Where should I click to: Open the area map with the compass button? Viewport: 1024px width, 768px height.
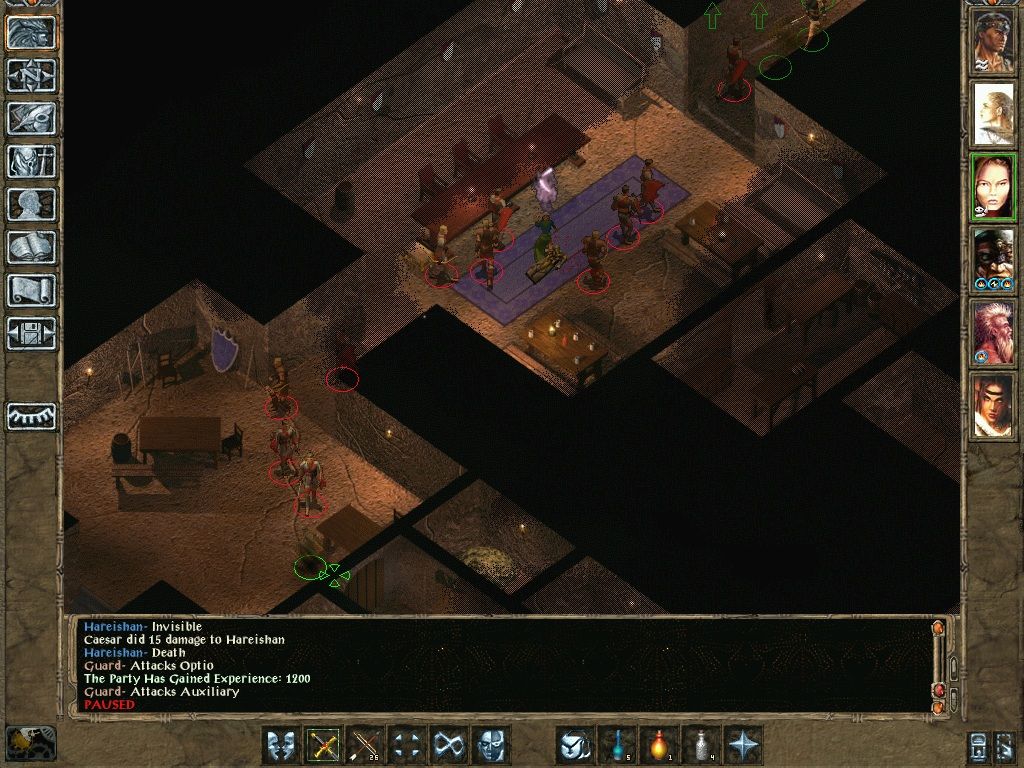click(31, 75)
